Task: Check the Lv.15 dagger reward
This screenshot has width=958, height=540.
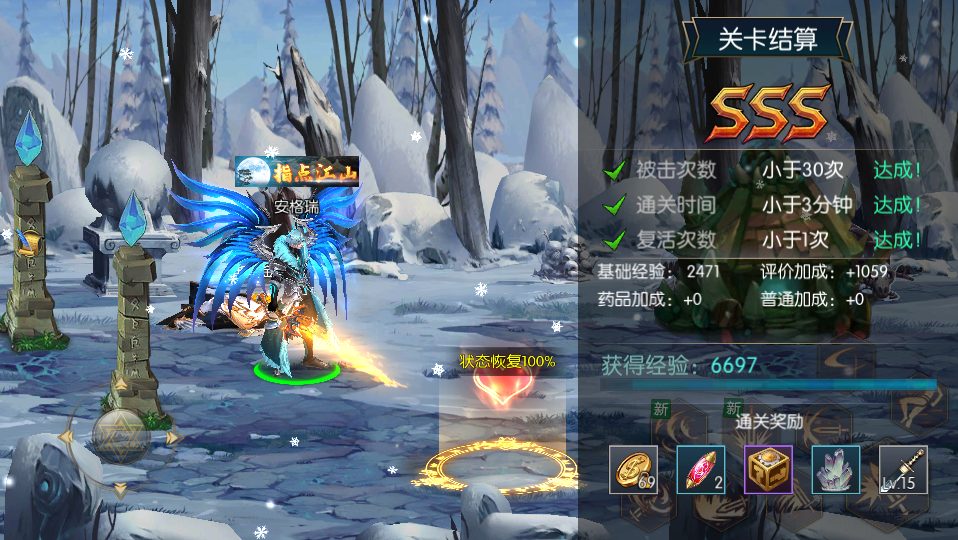Action: click(x=903, y=470)
